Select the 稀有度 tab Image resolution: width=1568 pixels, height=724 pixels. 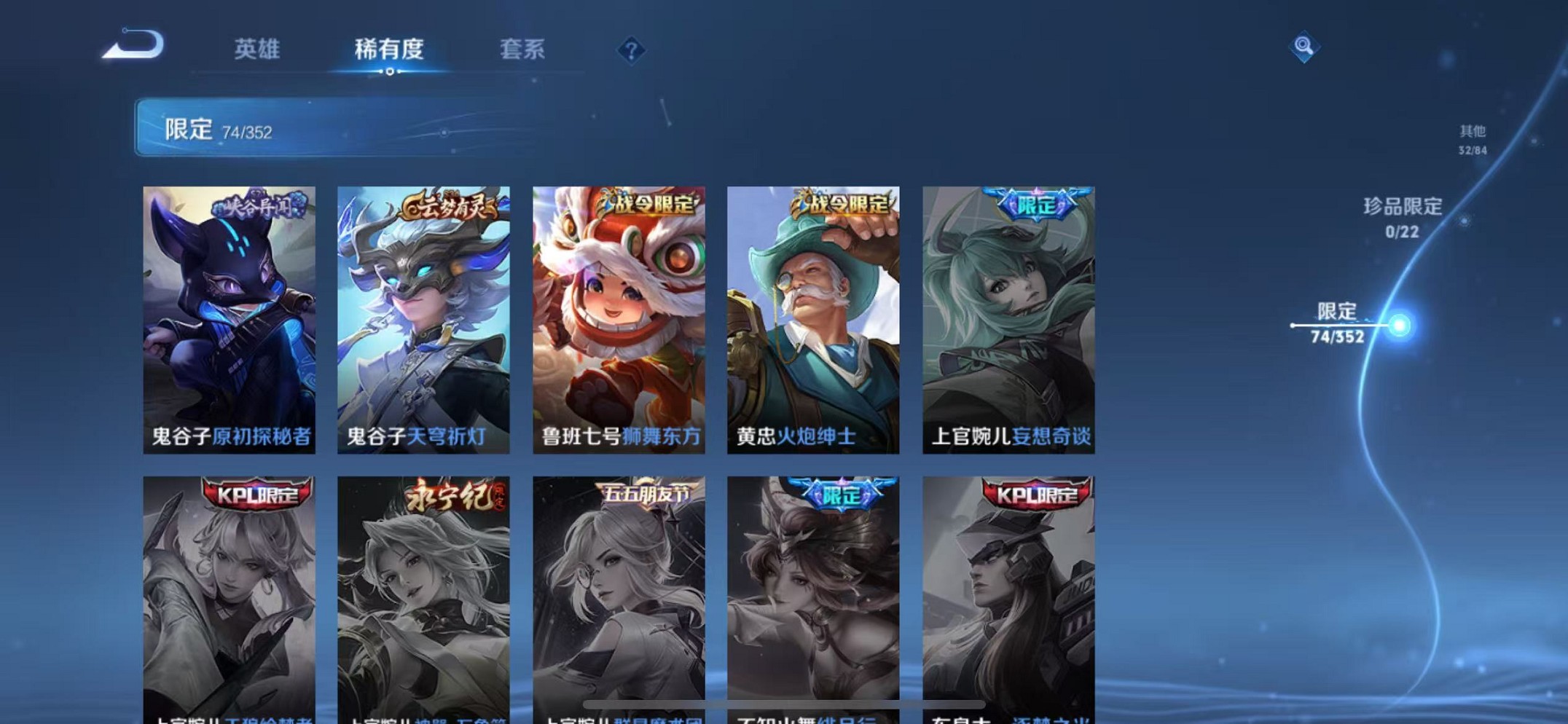(x=388, y=50)
